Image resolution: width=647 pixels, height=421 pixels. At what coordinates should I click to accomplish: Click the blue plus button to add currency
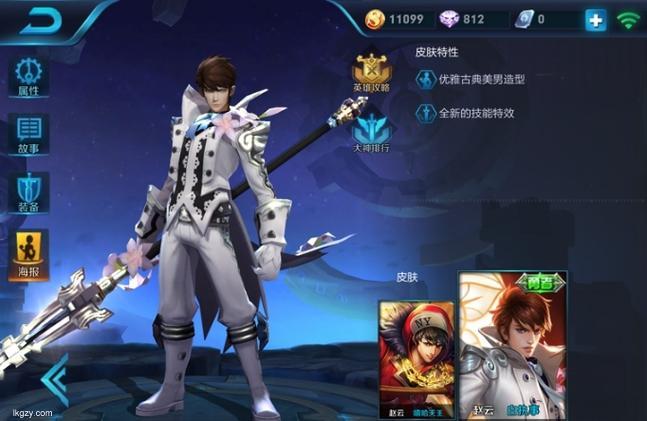pyautogui.click(x=596, y=19)
